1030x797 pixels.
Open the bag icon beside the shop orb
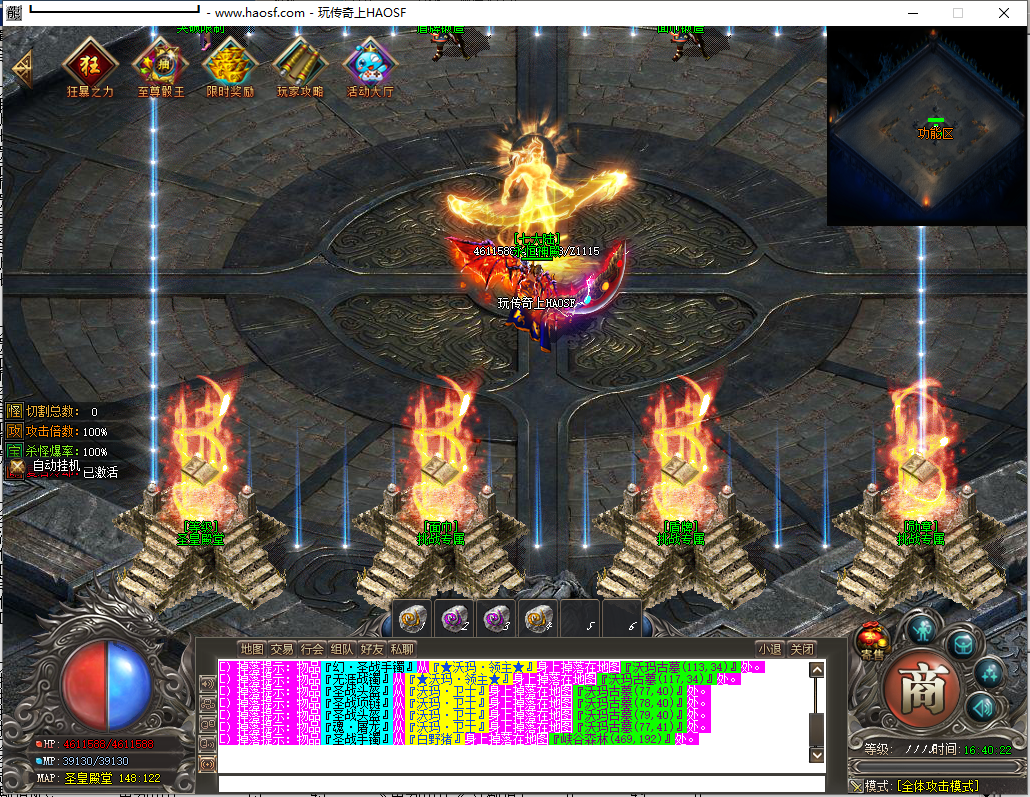961,644
